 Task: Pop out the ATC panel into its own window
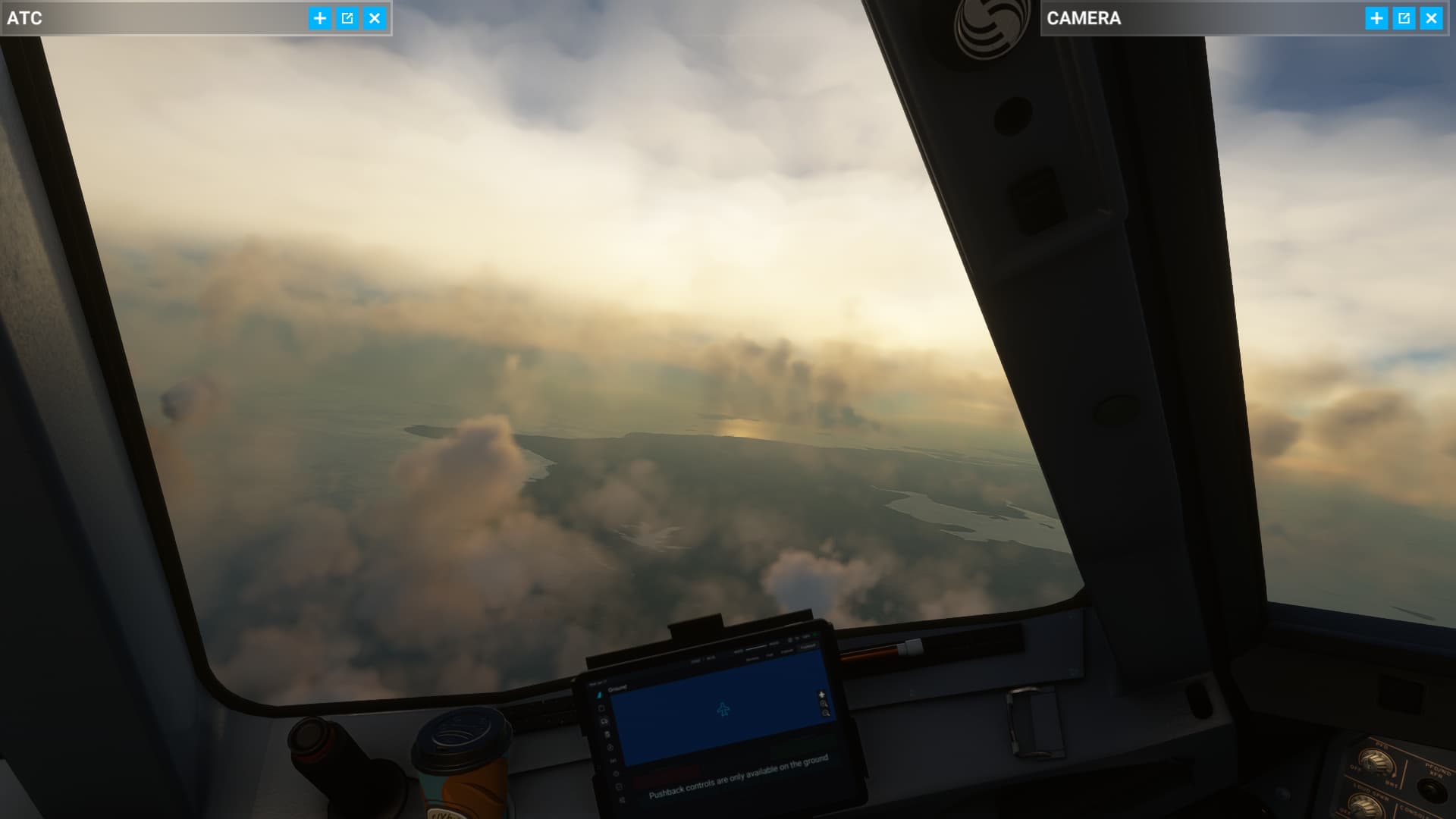(347, 19)
